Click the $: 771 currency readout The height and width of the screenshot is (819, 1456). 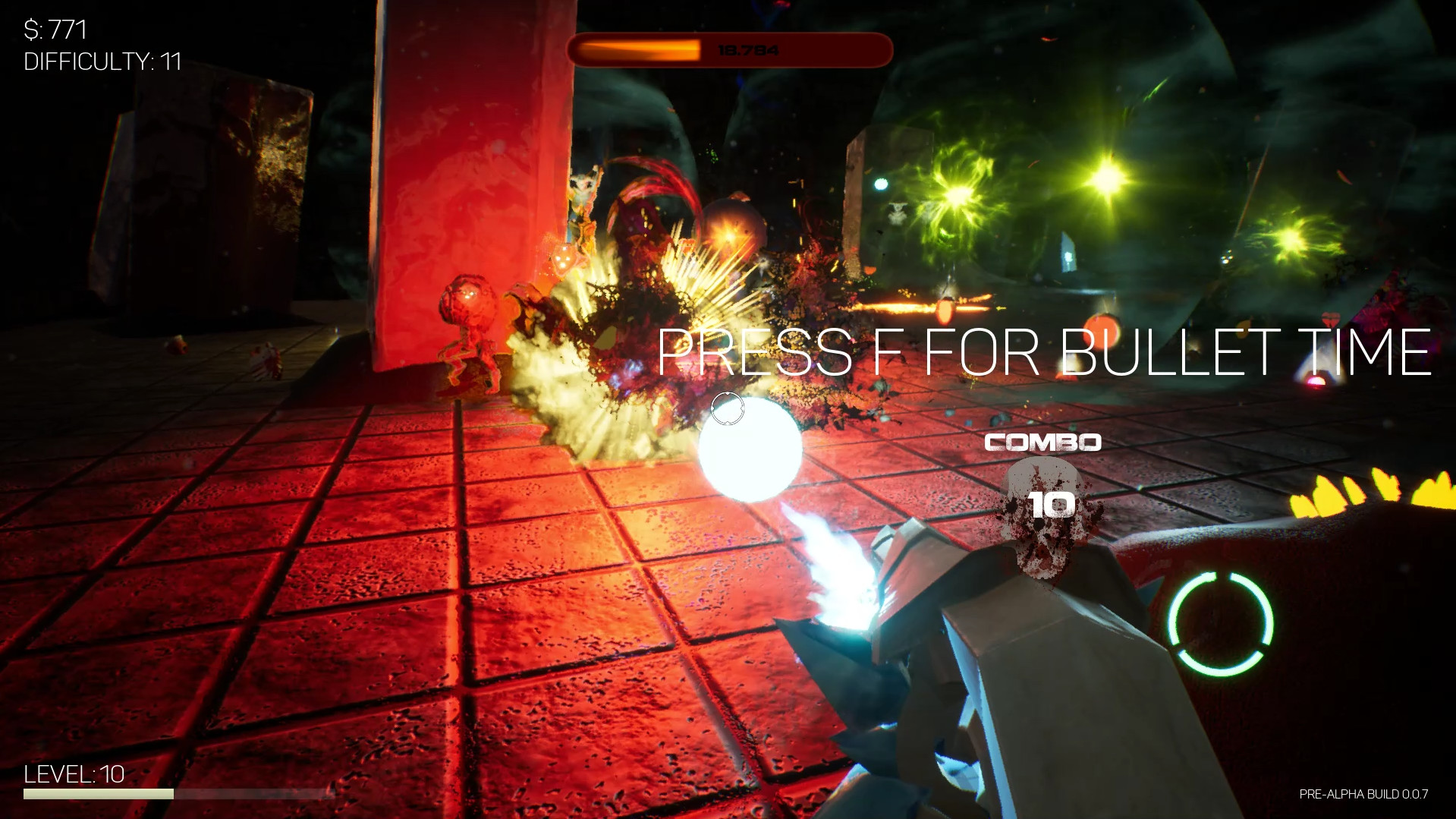point(55,29)
